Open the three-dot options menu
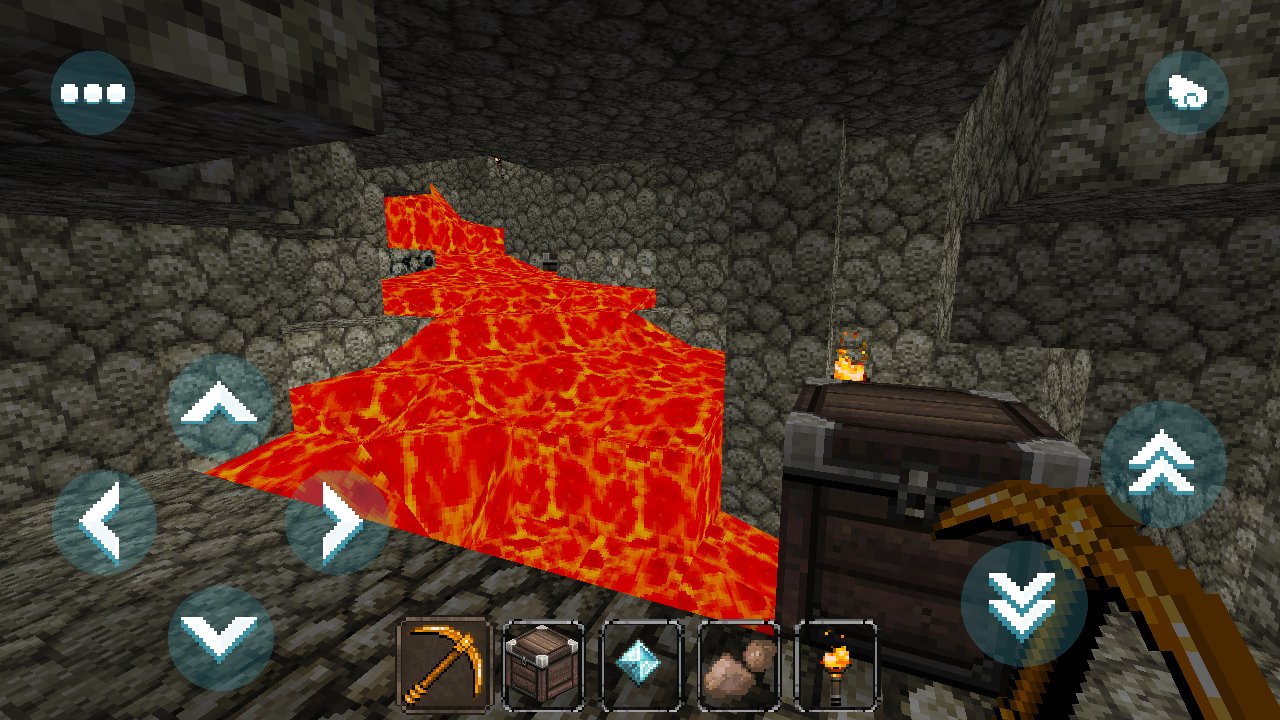The height and width of the screenshot is (720, 1280). click(92, 94)
